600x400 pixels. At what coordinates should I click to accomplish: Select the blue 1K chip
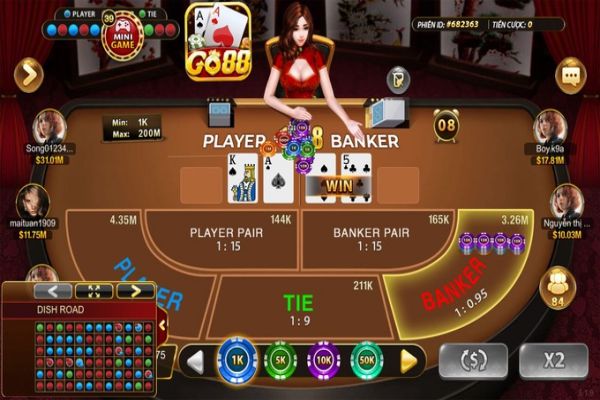tap(237, 359)
